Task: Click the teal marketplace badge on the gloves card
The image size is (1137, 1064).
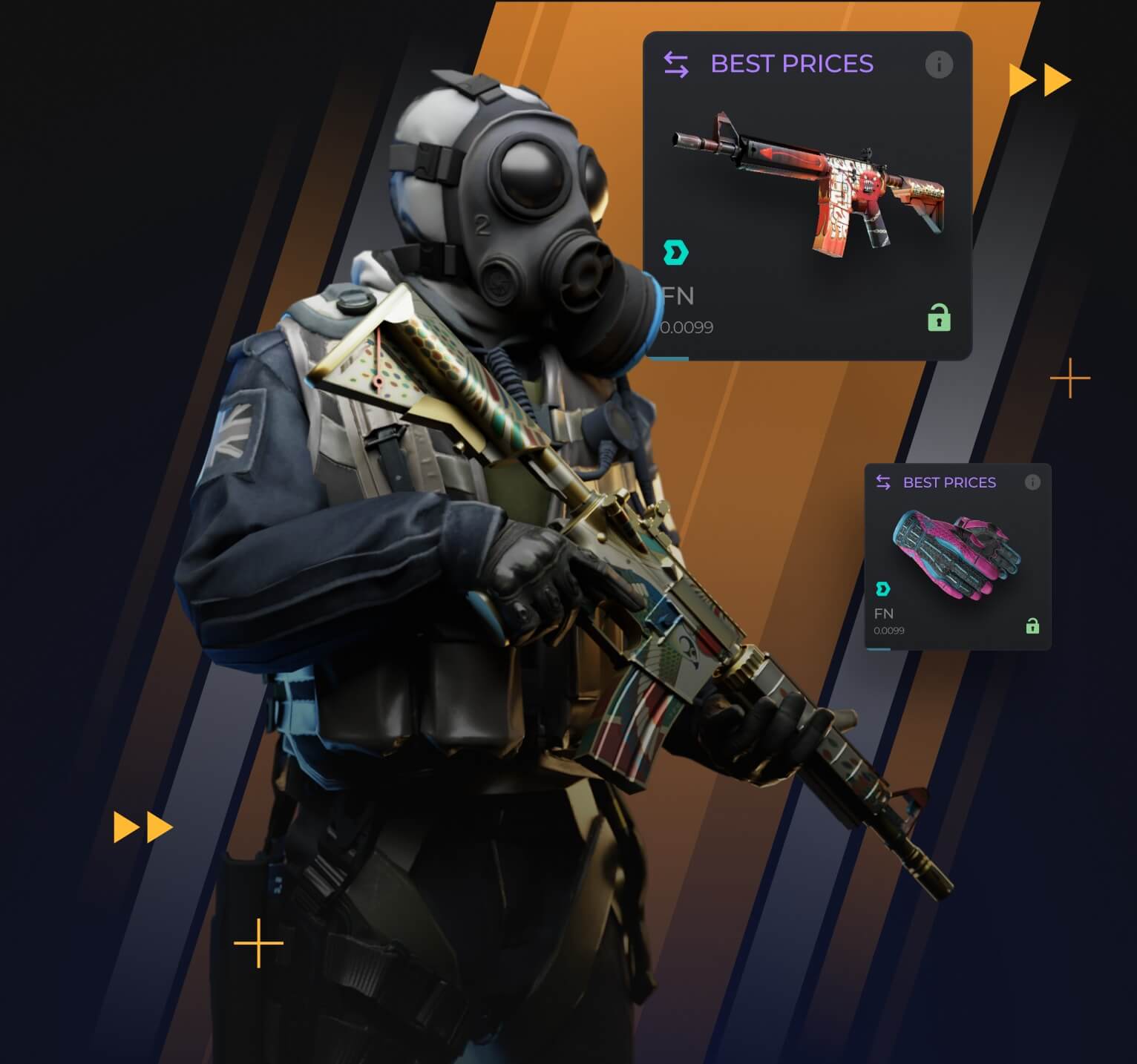Action: (x=883, y=589)
